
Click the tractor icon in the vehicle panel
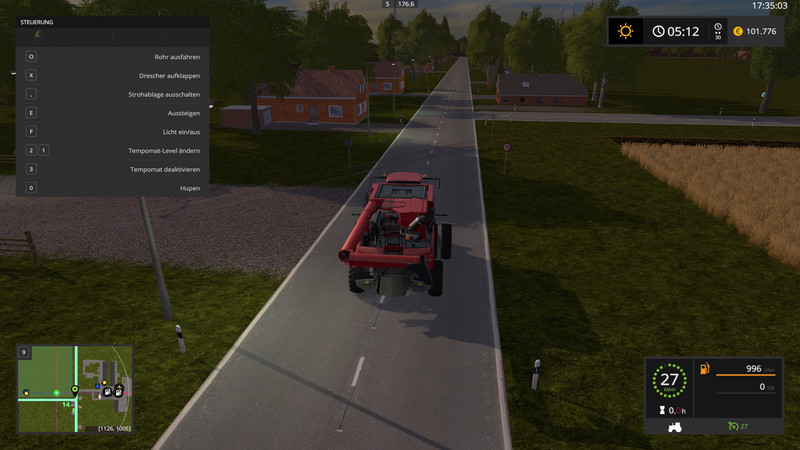676,427
